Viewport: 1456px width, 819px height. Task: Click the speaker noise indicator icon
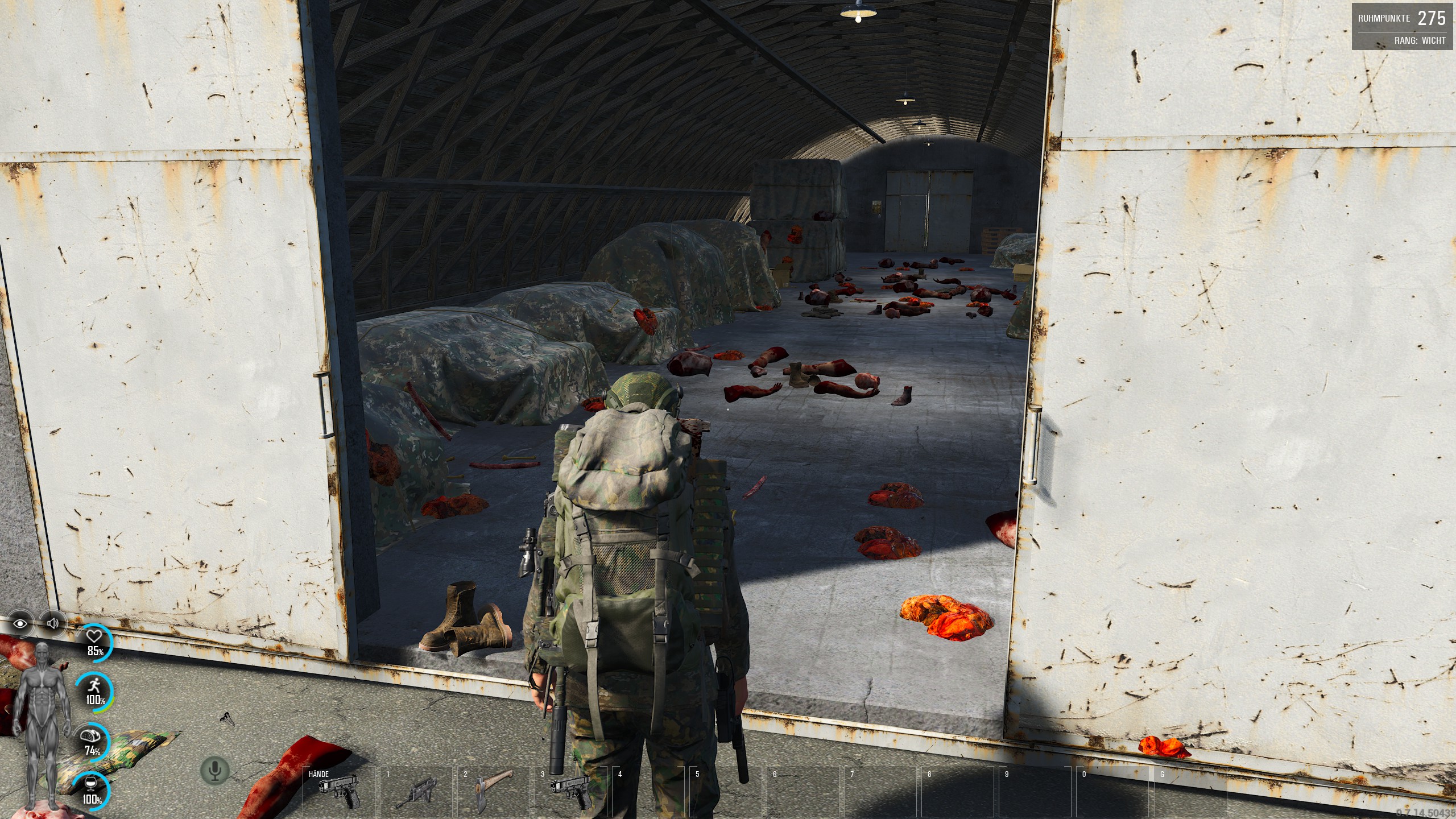click(x=53, y=623)
